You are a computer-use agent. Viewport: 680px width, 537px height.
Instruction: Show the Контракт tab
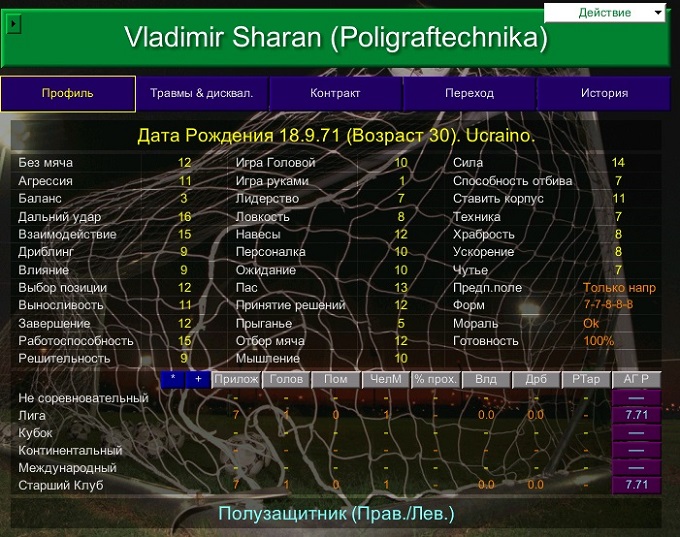(335, 93)
